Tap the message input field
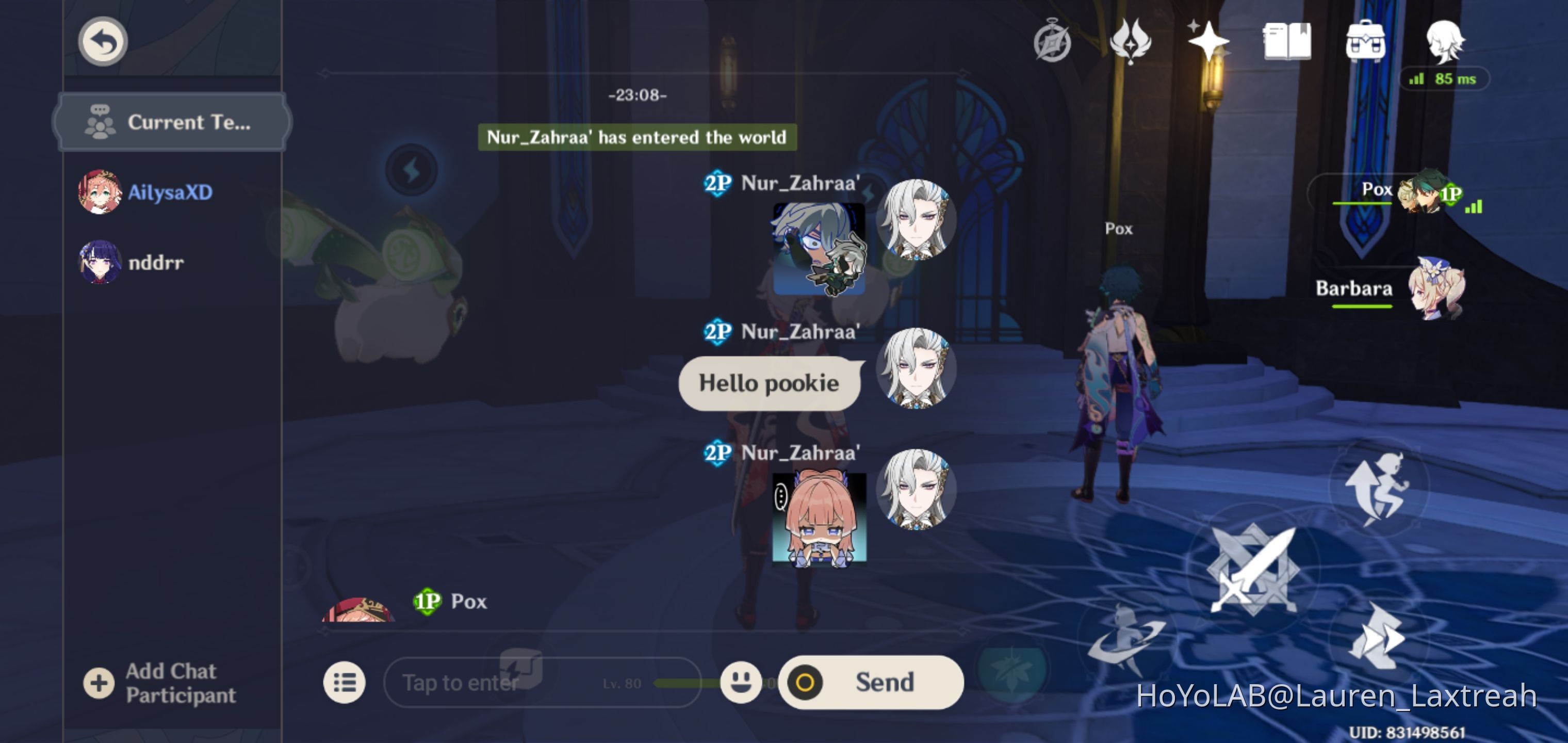The height and width of the screenshot is (743, 1568). 517,682
